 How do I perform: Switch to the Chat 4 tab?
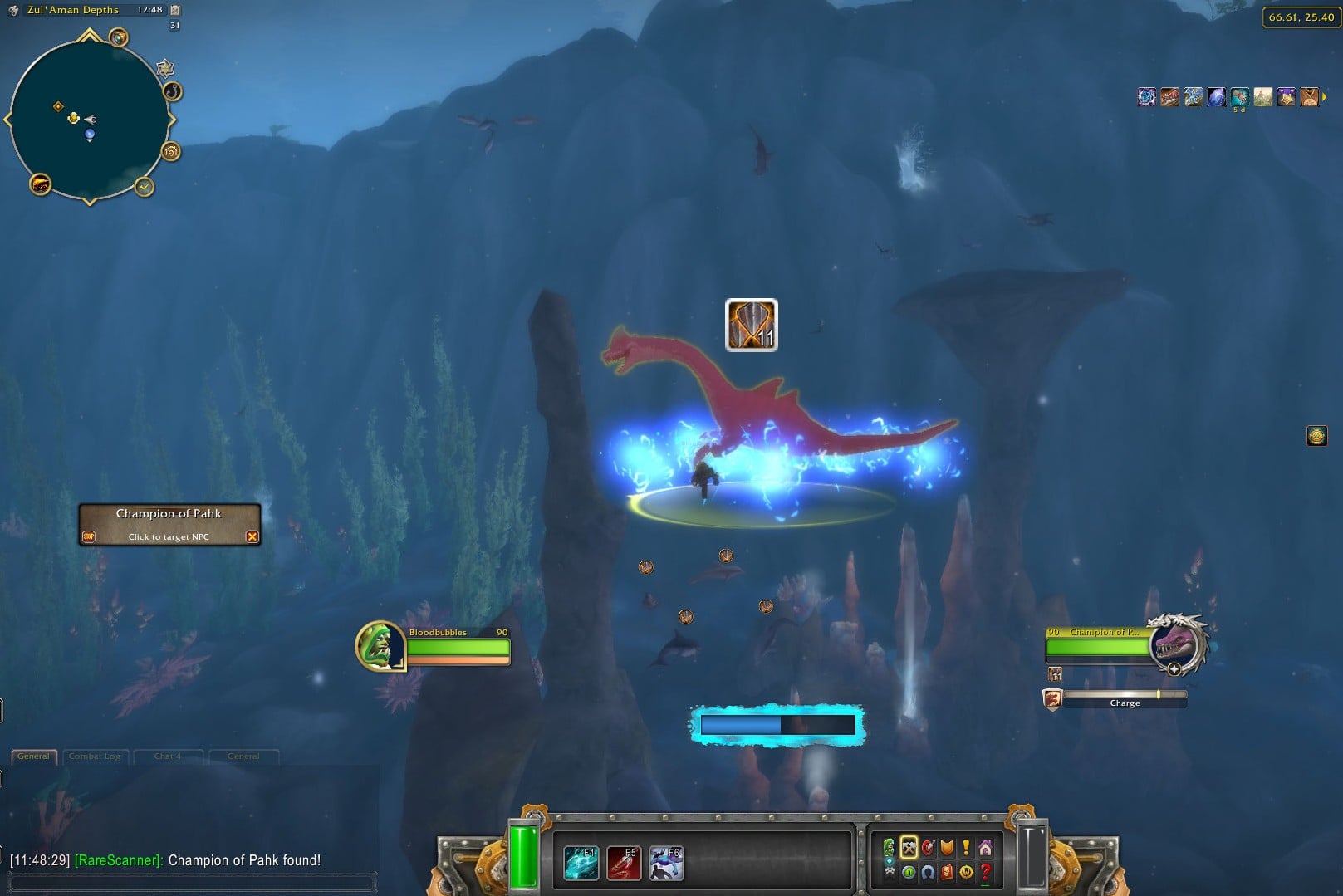169,756
